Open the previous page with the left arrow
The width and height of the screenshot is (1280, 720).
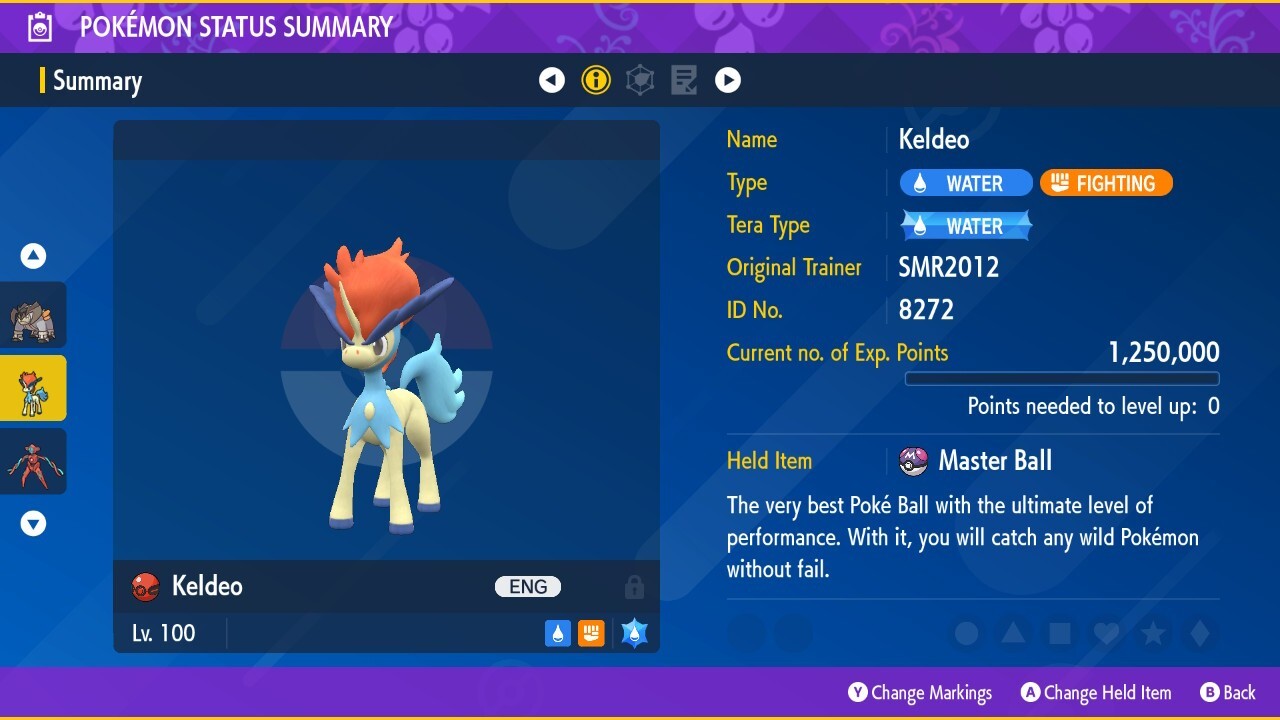click(552, 80)
